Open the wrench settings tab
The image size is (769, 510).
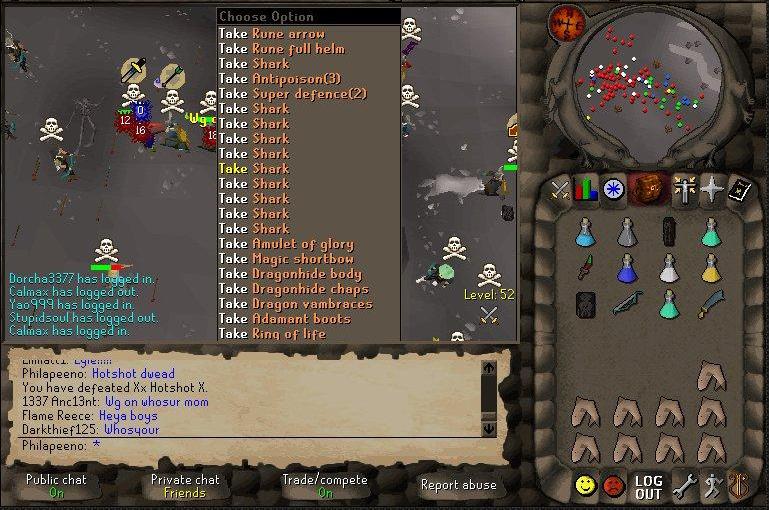tap(684, 487)
